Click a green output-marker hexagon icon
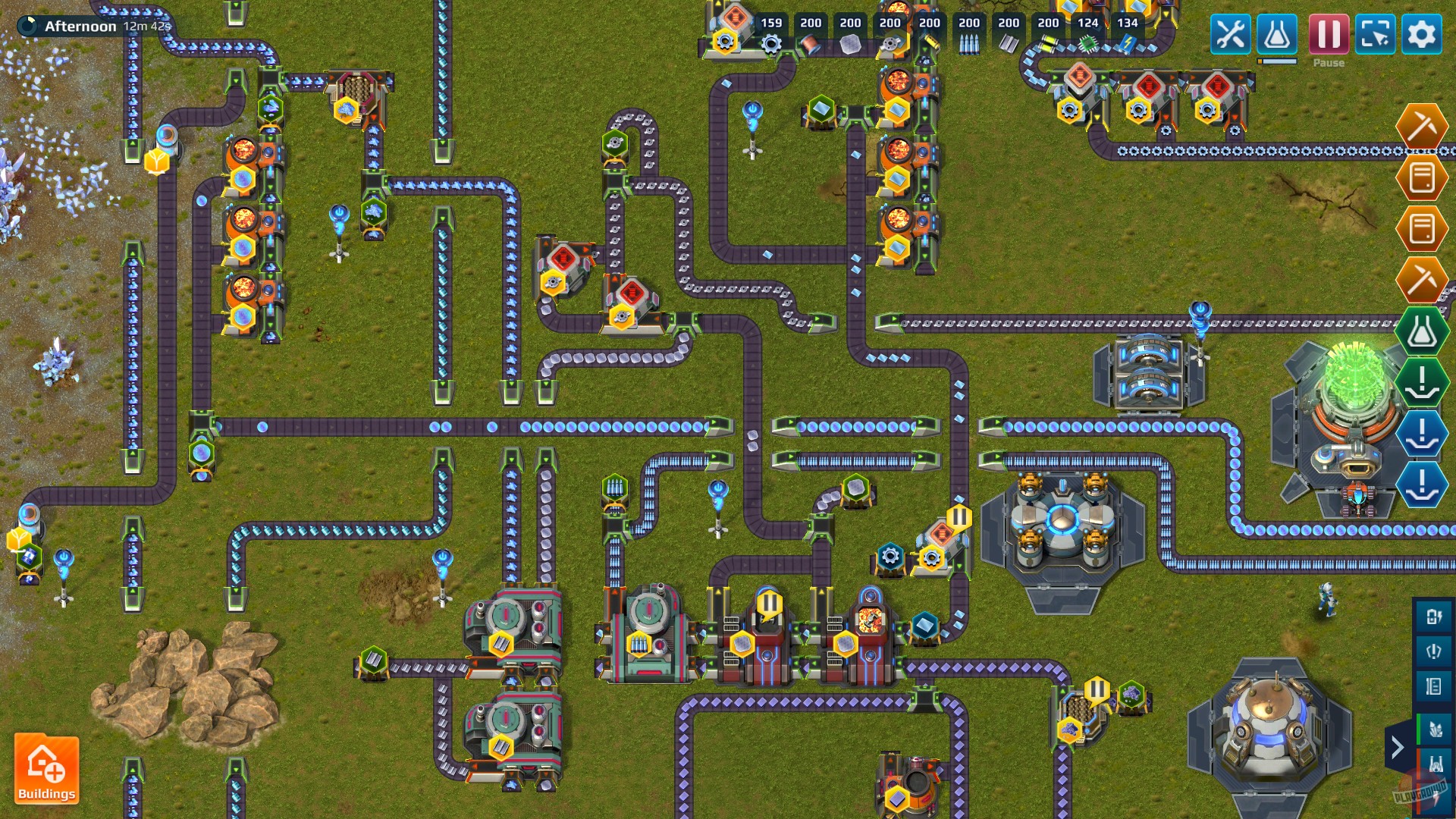 pos(1423,381)
